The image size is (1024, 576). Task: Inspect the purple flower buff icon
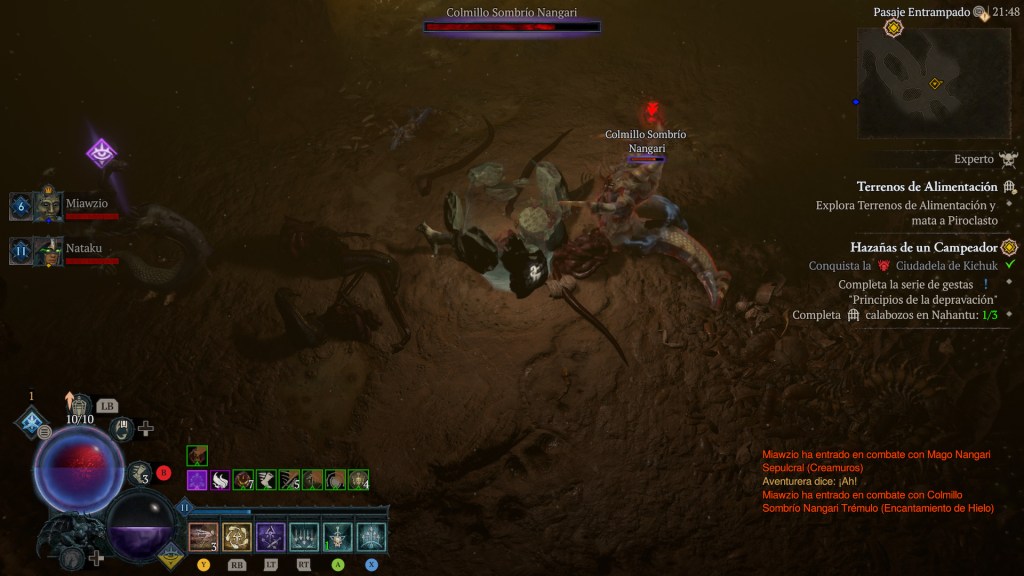197,480
